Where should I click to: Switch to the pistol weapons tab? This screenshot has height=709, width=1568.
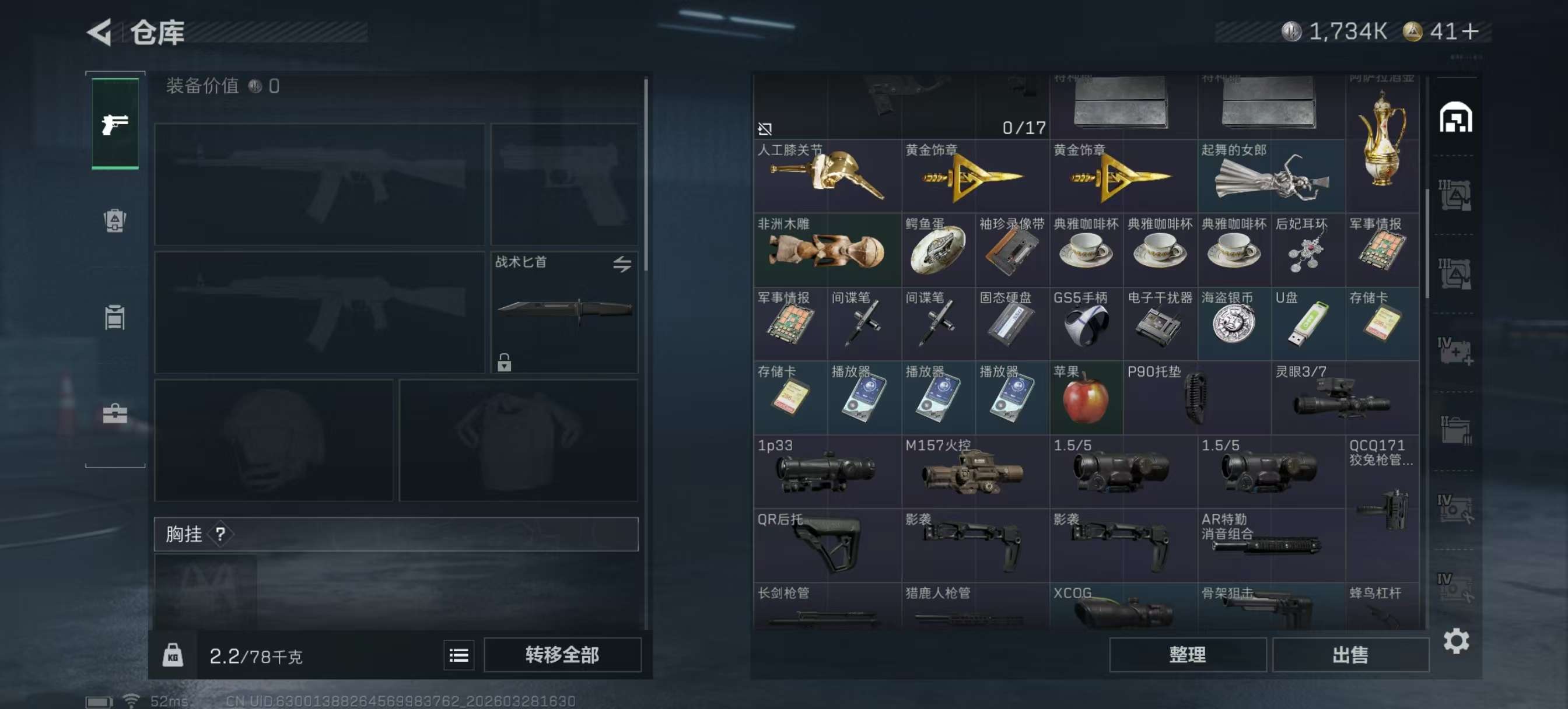[x=115, y=124]
